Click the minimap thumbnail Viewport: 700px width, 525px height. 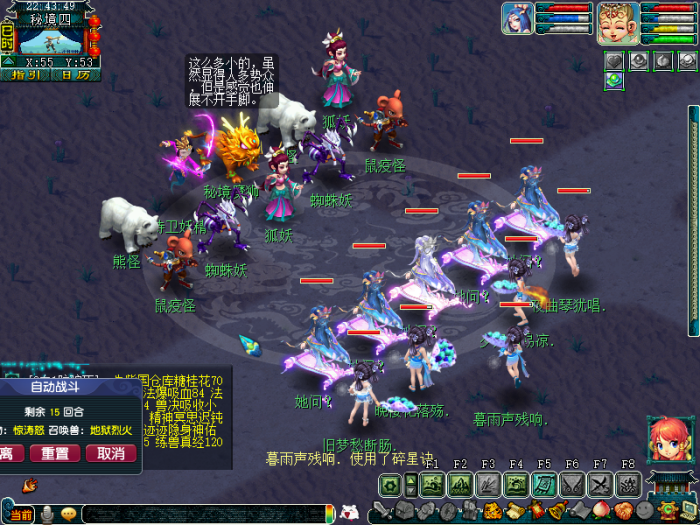(x=50, y=42)
